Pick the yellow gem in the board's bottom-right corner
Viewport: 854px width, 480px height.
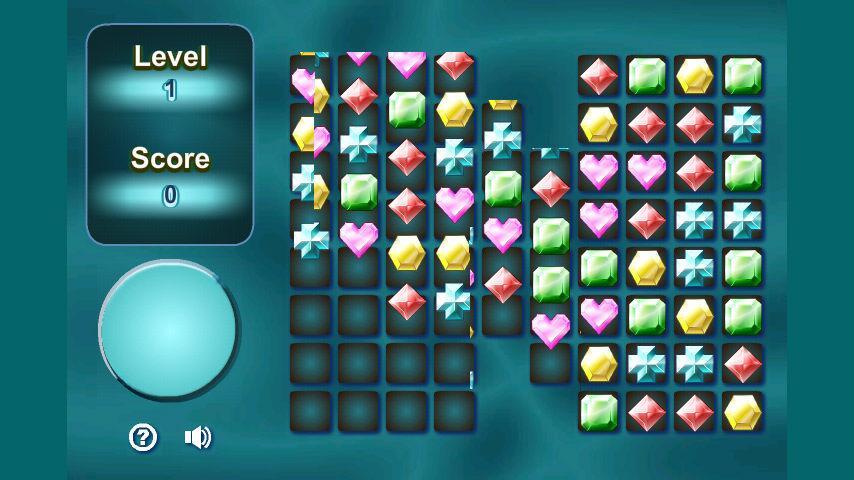click(743, 412)
